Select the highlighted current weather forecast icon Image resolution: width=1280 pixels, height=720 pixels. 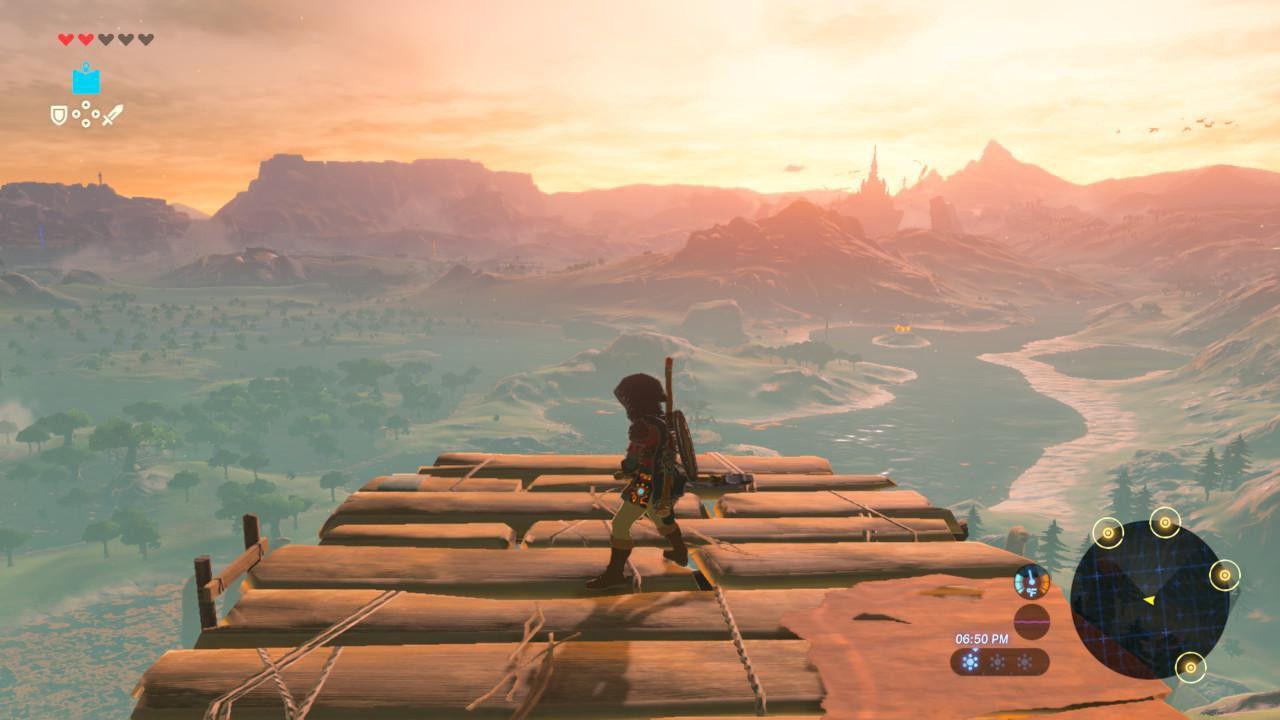[970, 662]
